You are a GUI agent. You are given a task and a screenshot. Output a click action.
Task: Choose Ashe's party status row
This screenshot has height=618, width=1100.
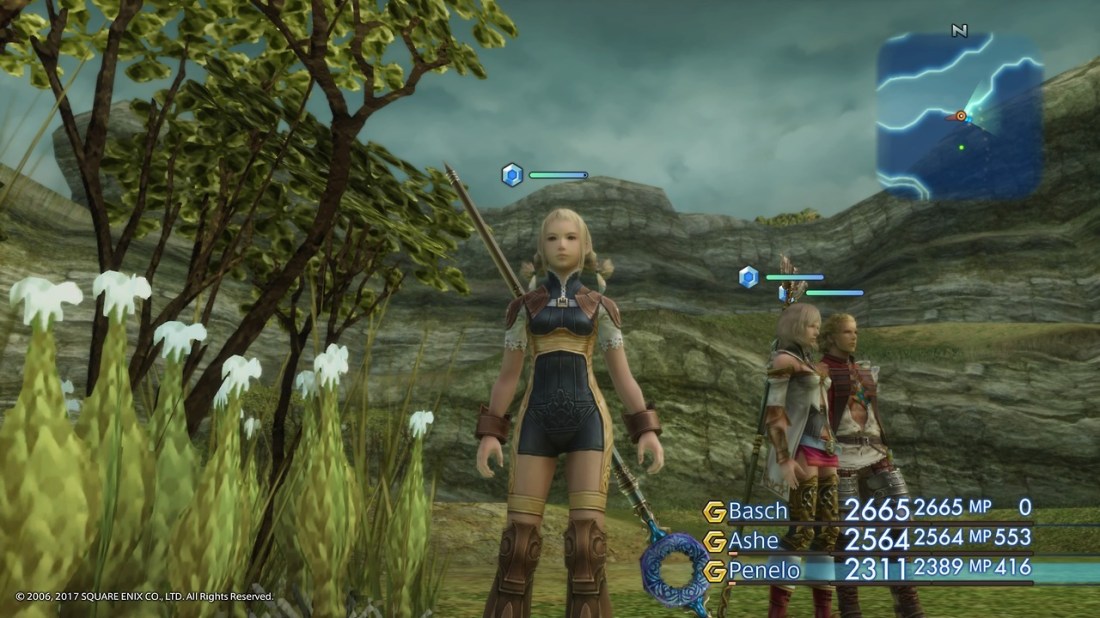click(x=870, y=540)
